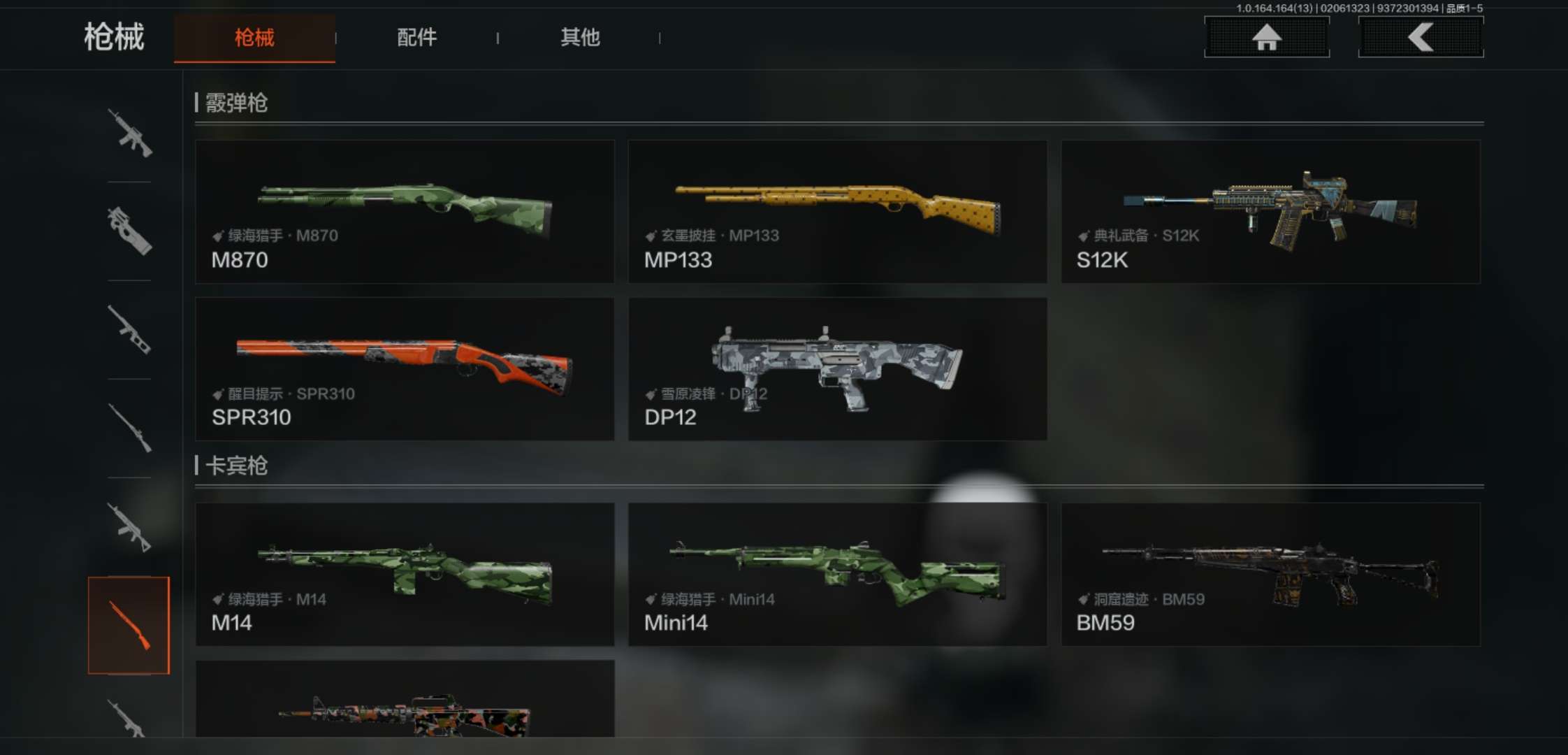Choose the yellow MP133 shotgun card
The width and height of the screenshot is (1568, 755).
pos(837,211)
